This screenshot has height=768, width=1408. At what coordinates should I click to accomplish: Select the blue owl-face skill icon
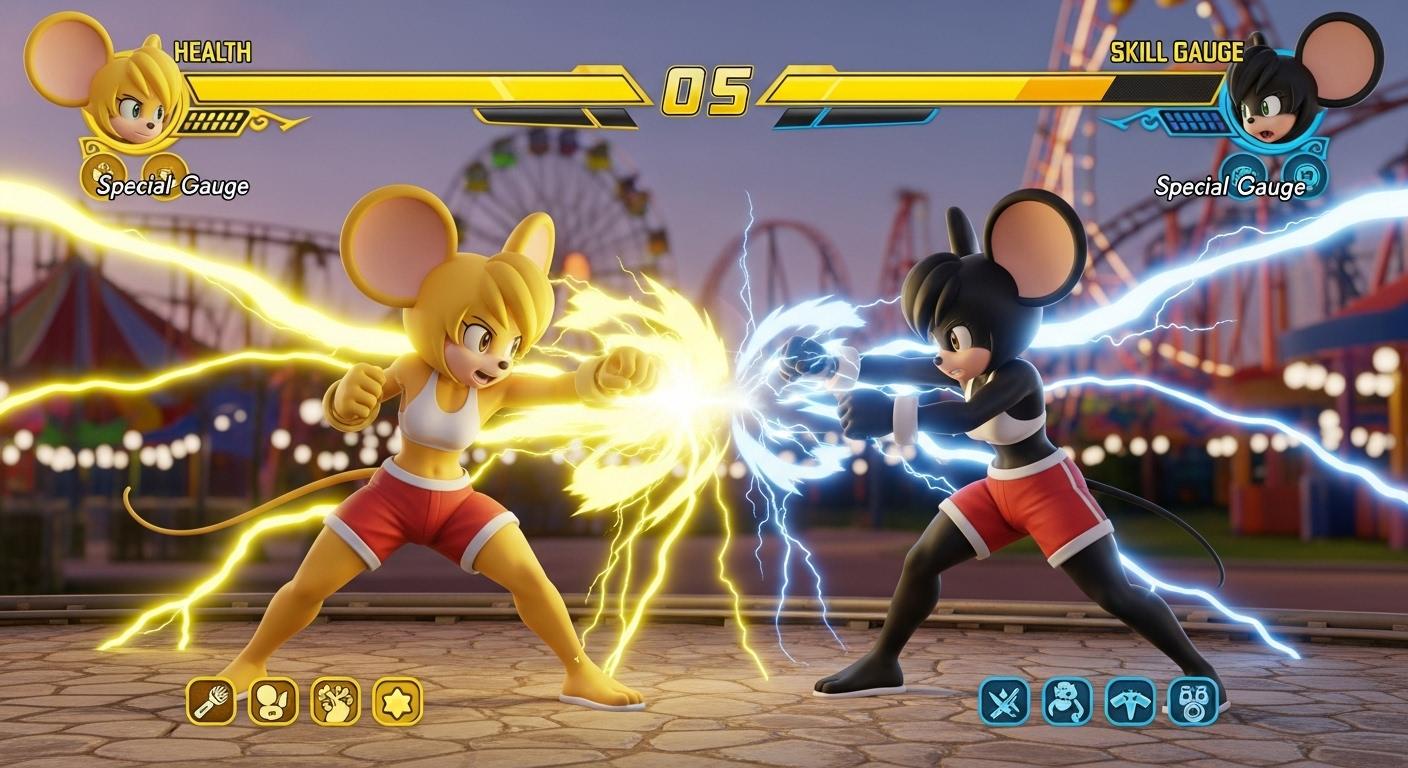[1193, 701]
